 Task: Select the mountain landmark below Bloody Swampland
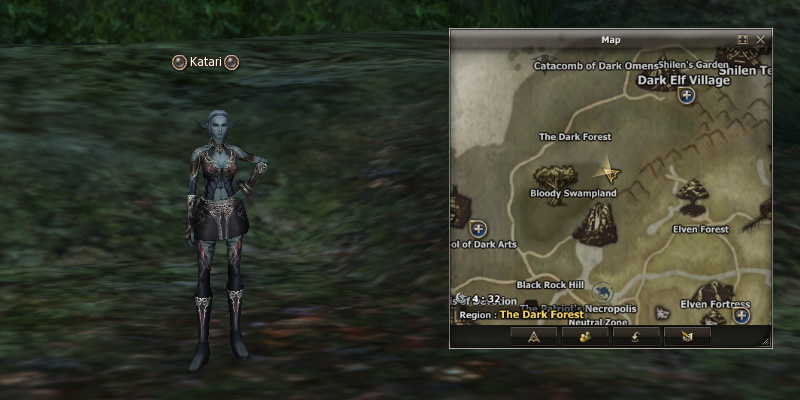click(595, 222)
